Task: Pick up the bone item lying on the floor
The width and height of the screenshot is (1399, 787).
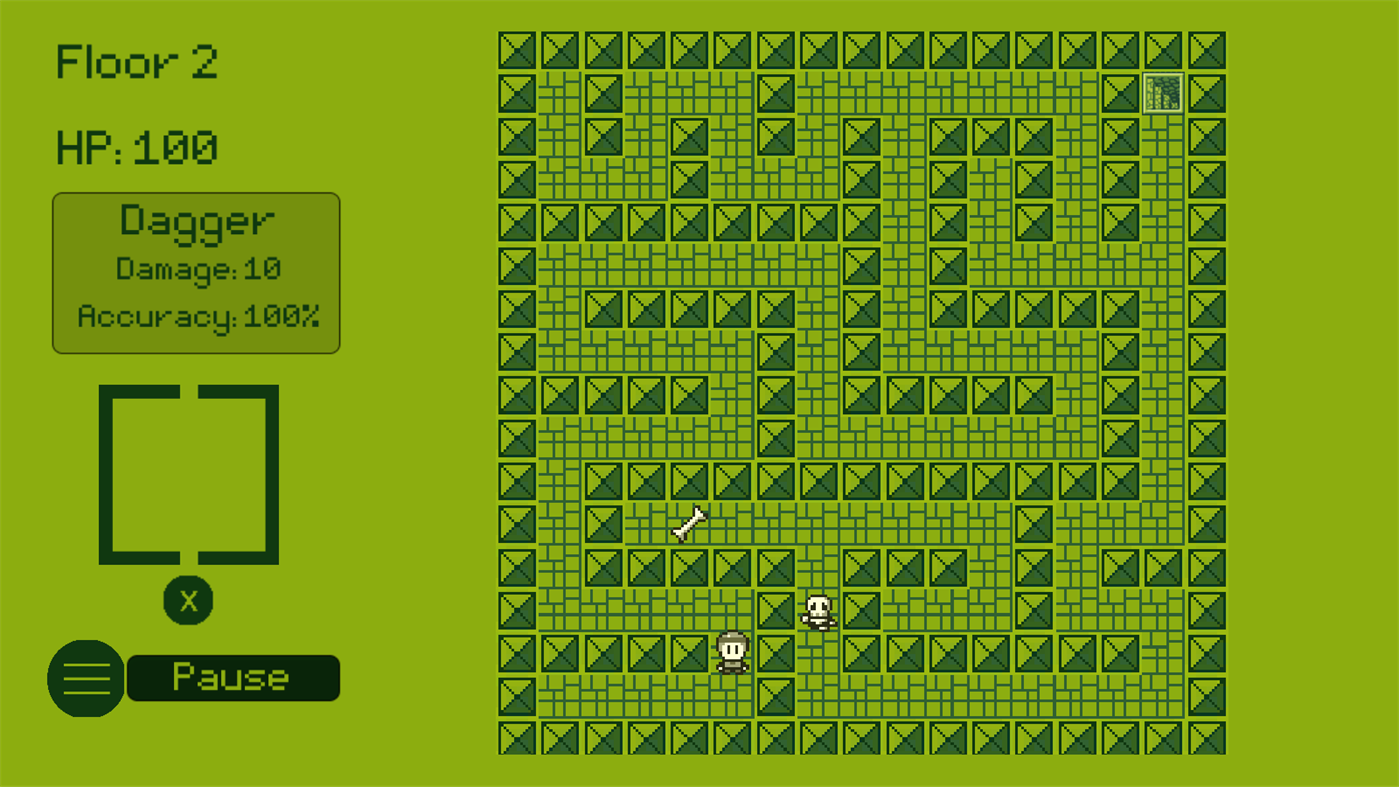Action: tap(688, 524)
